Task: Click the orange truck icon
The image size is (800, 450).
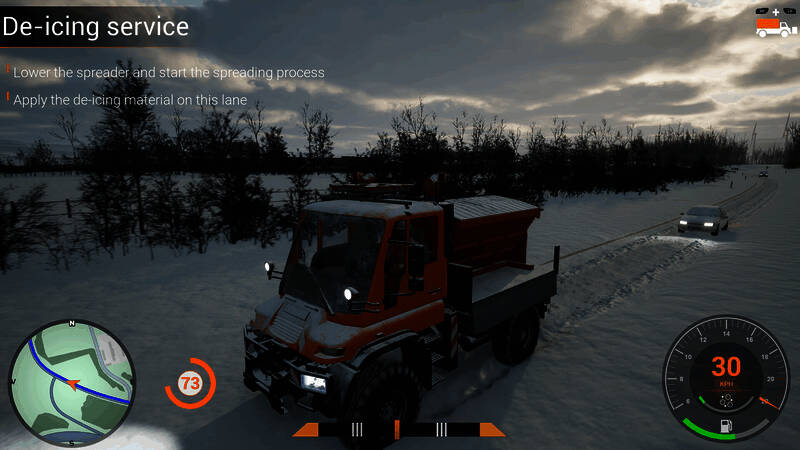Action: [775, 25]
